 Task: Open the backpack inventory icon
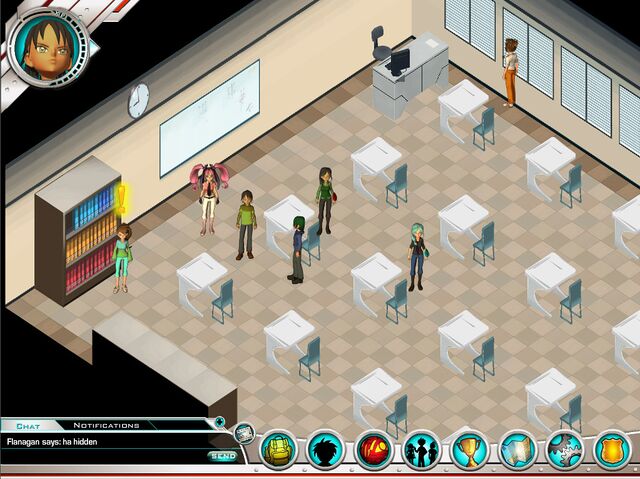coord(279,450)
